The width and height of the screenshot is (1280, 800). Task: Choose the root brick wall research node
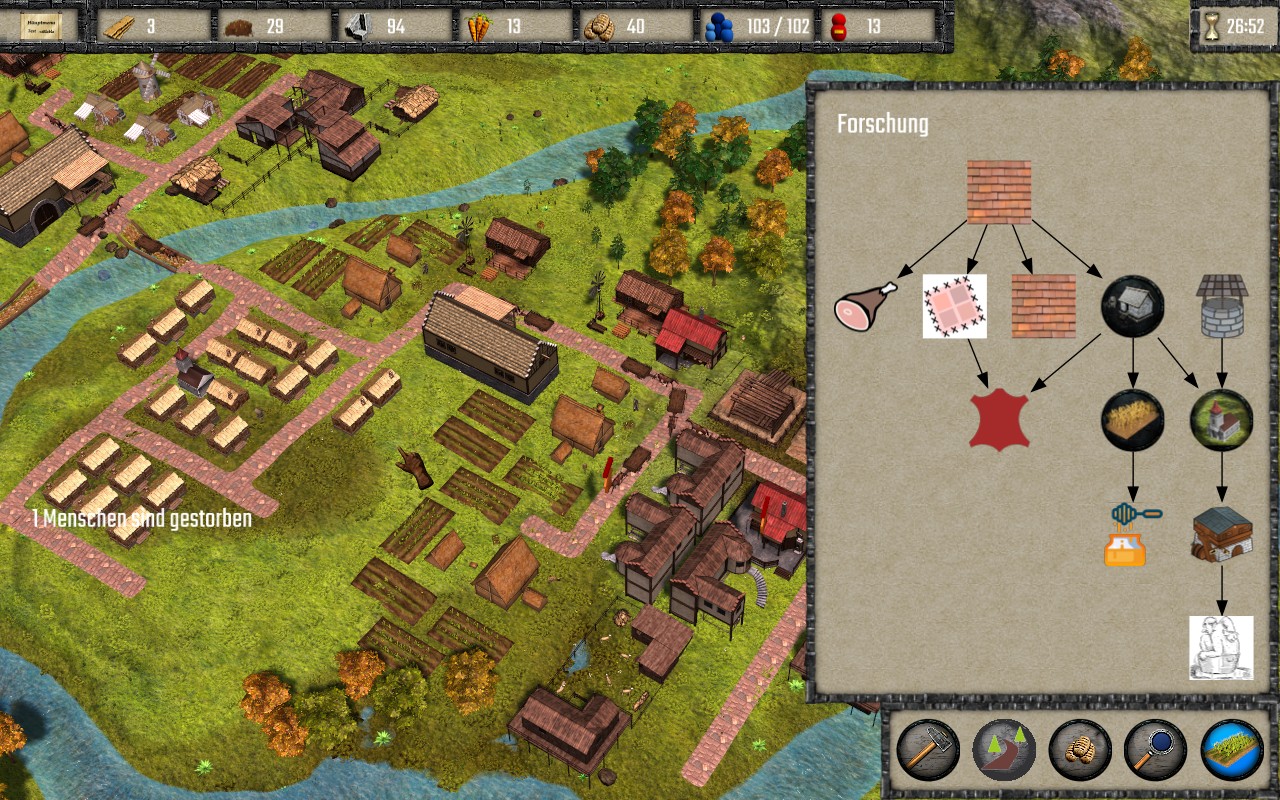click(x=998, y=192)
